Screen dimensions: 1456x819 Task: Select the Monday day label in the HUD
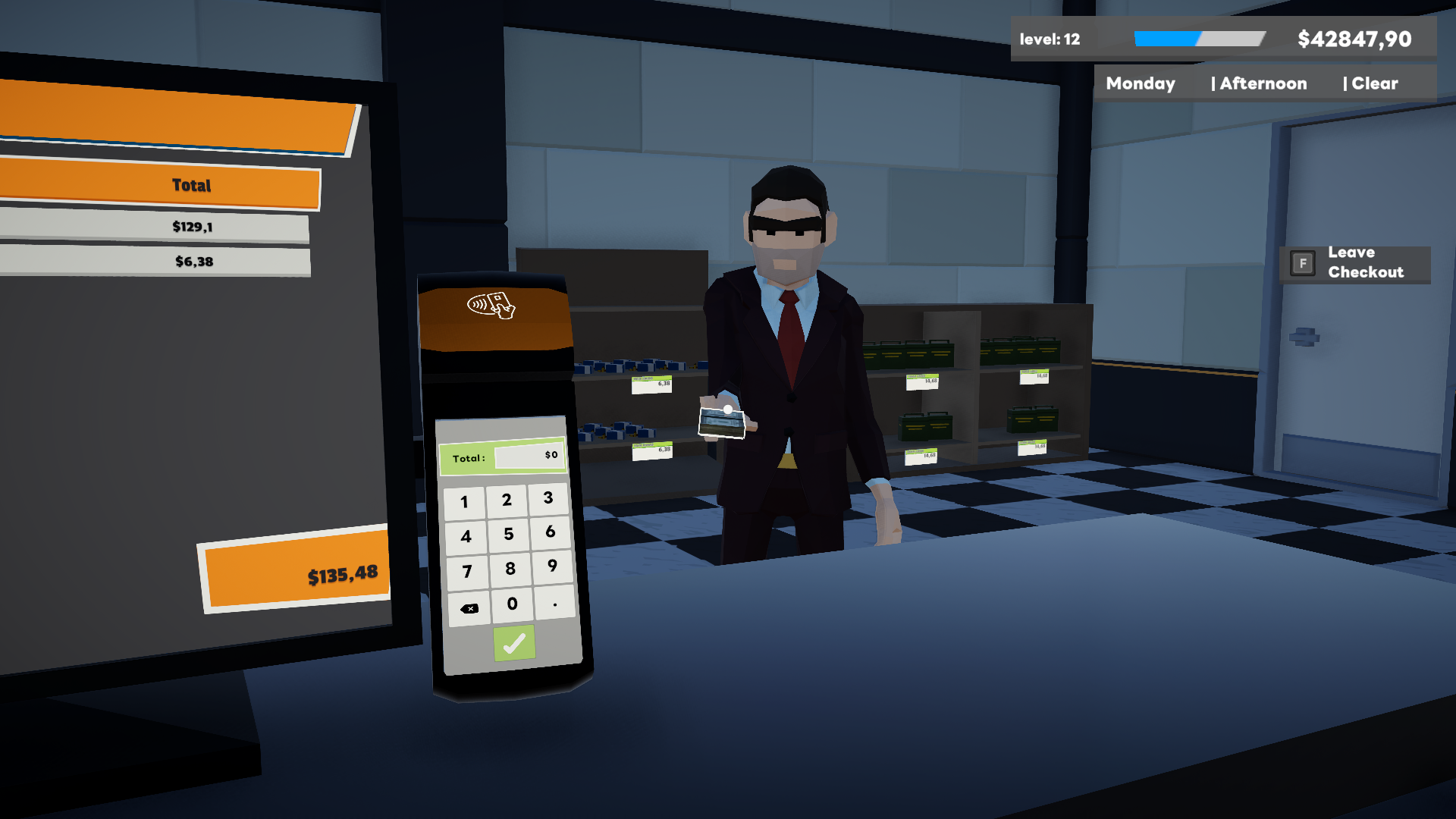1141,83
